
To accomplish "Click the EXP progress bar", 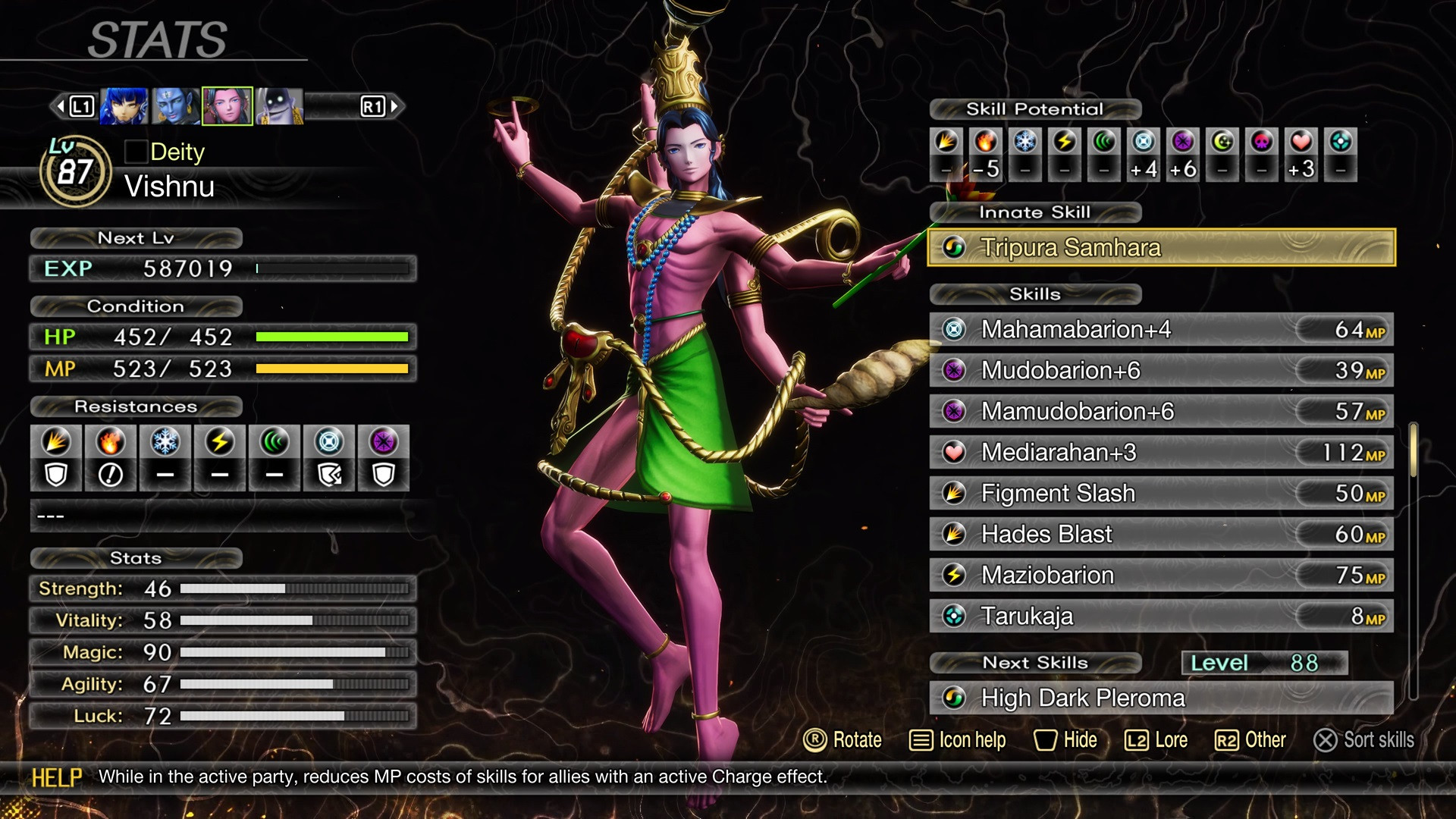I will click(334, 268).
